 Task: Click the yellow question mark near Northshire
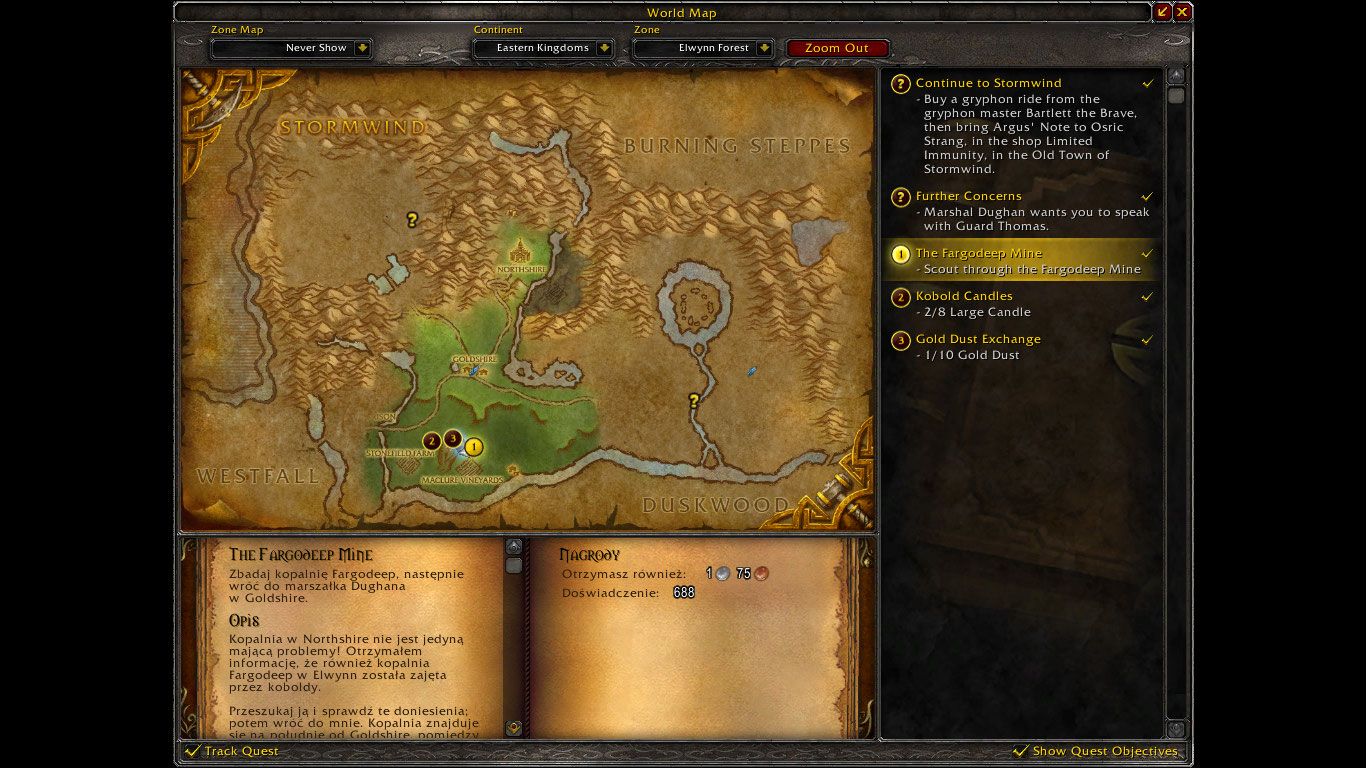(411, 219)
